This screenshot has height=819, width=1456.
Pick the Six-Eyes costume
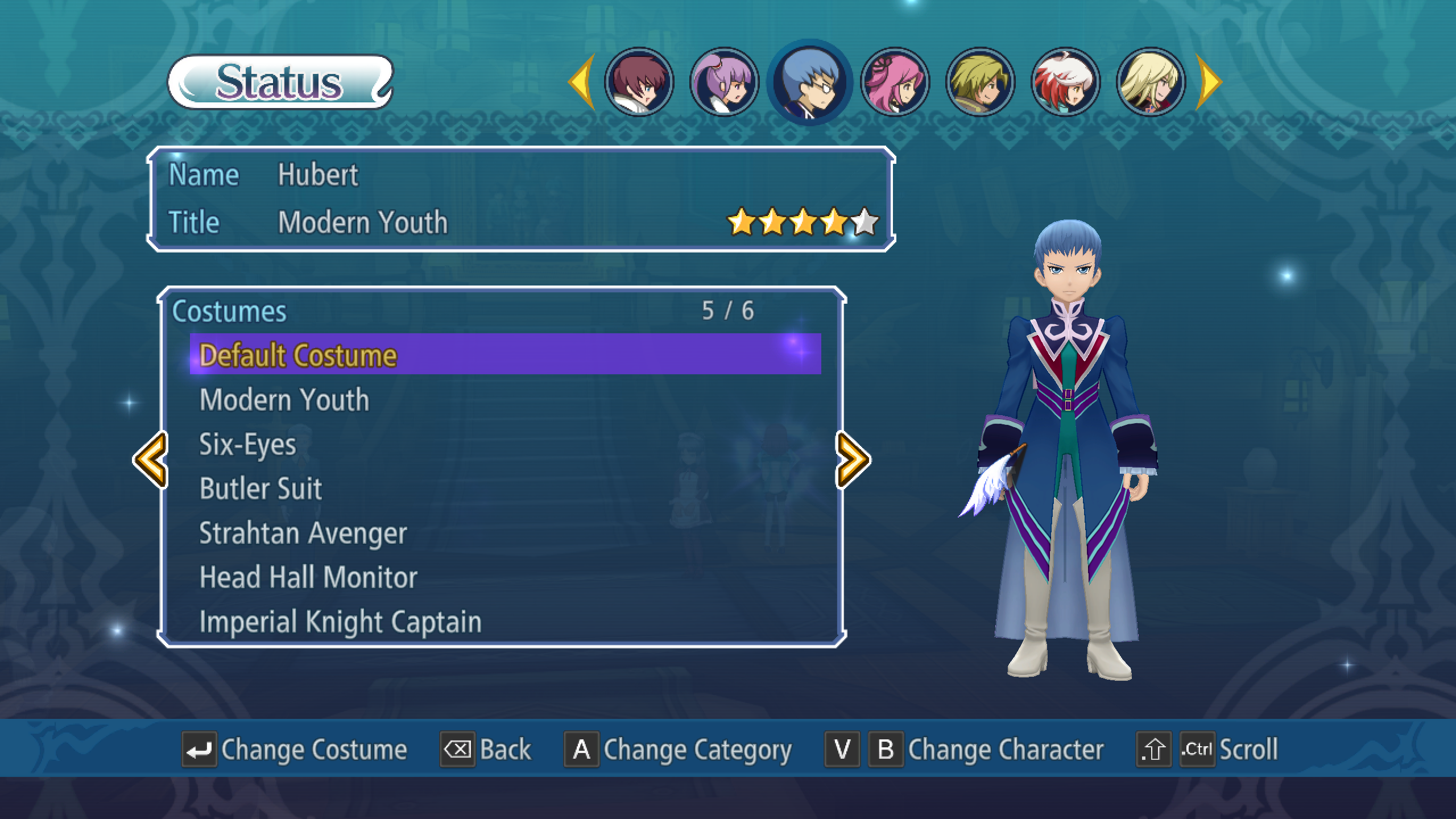248,444
